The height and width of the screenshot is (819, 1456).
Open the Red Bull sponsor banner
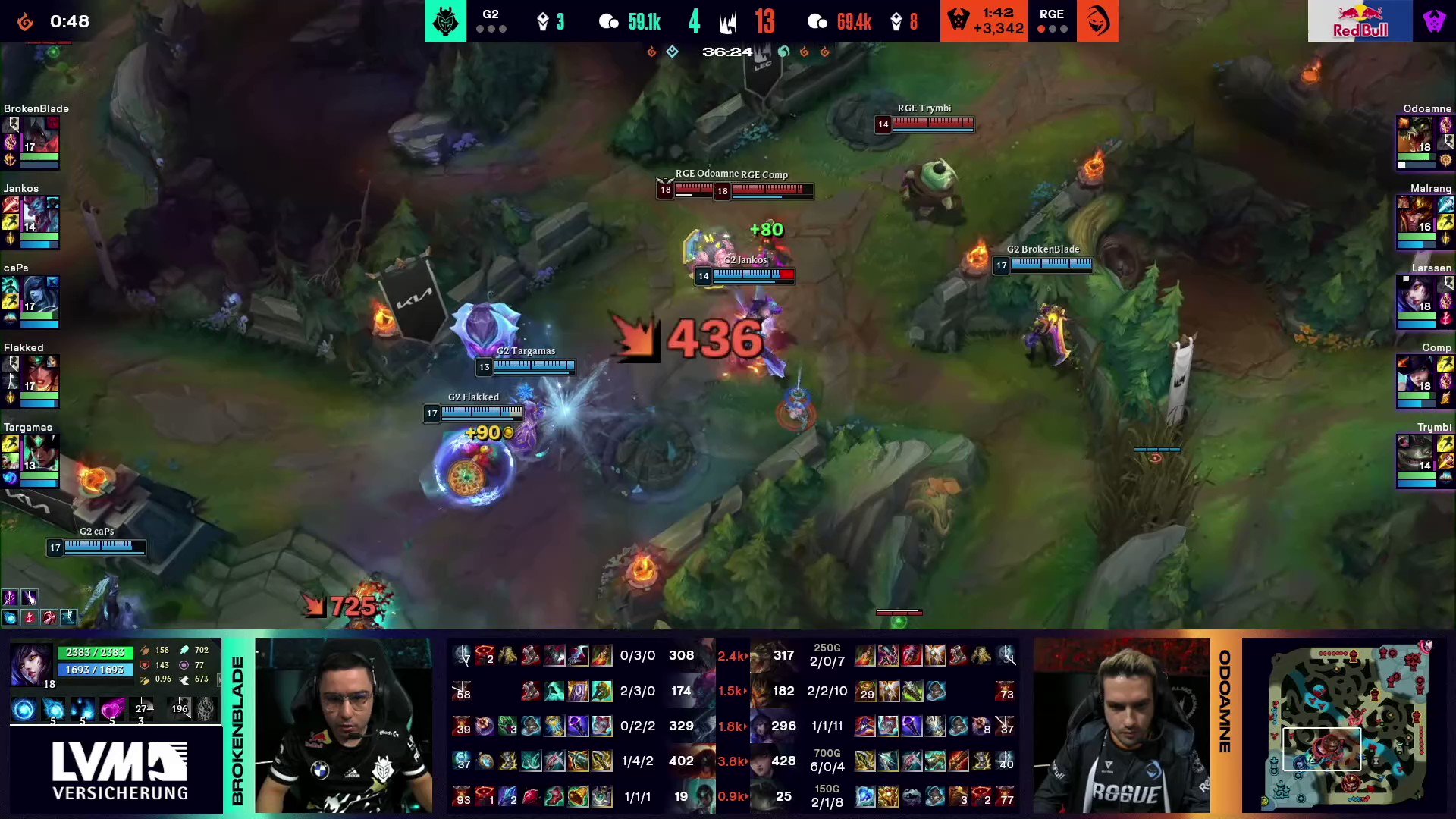(x=1360, y=20)
